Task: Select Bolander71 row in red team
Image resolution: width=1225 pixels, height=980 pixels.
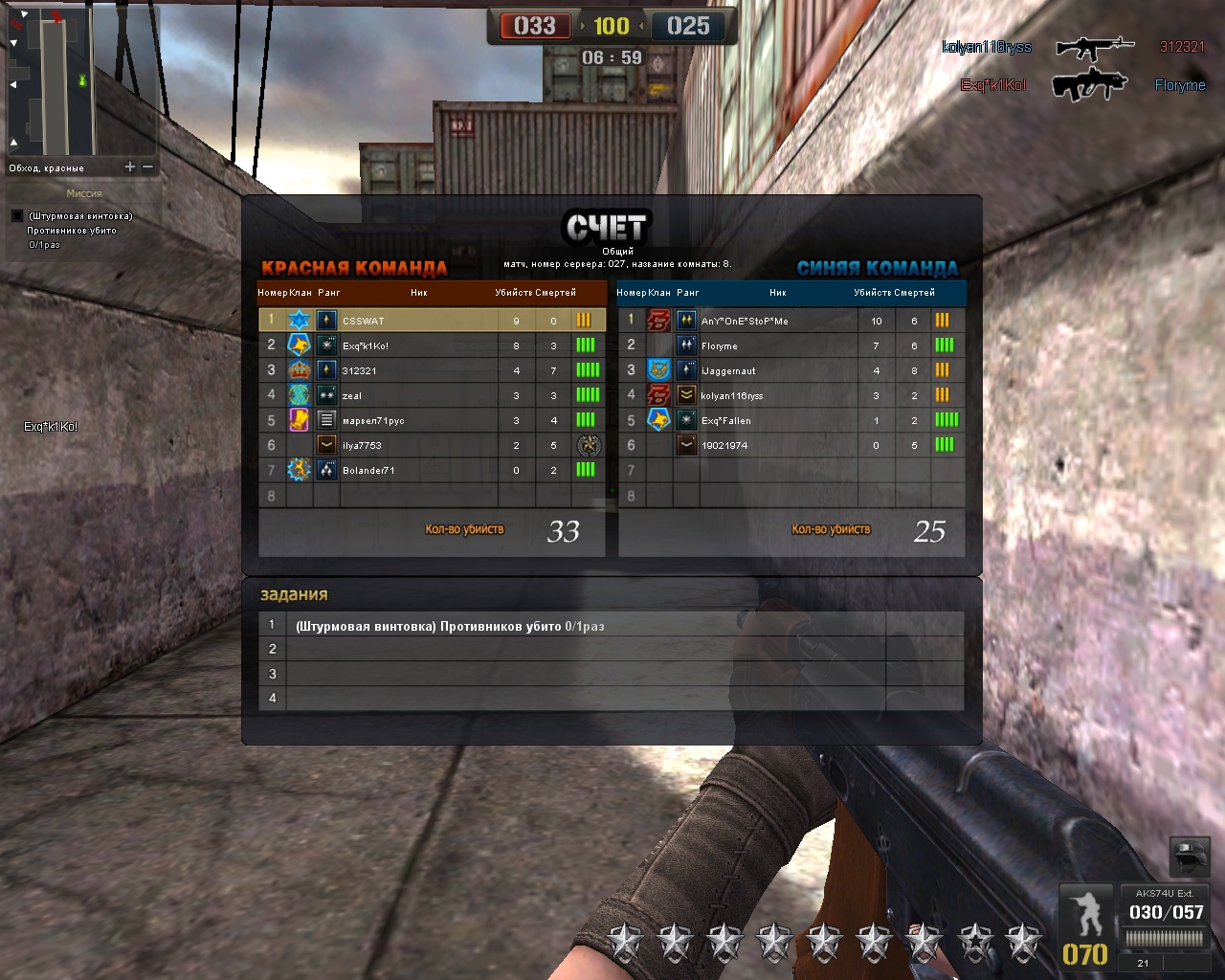Action: (368, 470)
